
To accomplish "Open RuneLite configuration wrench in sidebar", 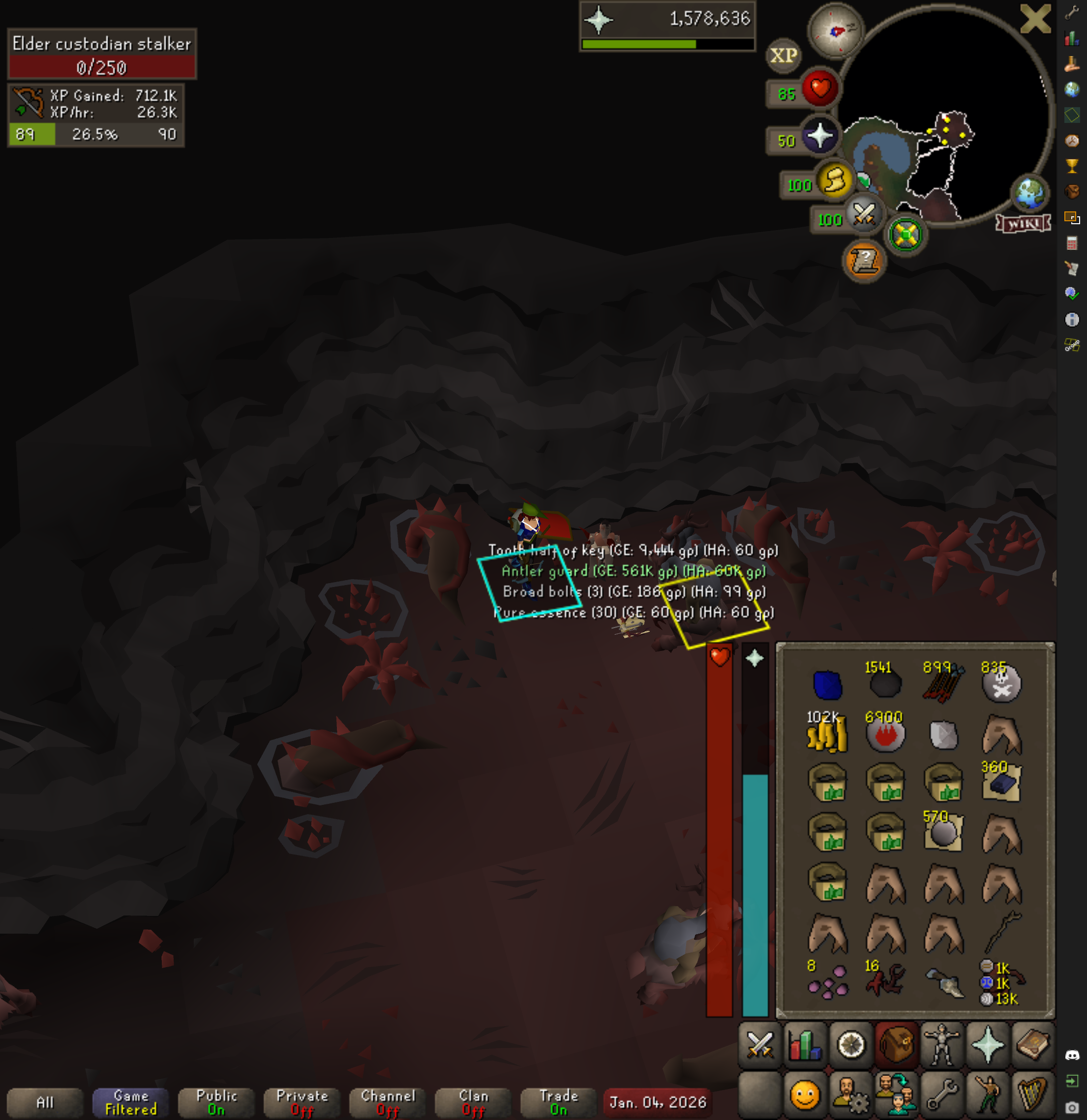I will point(1072,12).
